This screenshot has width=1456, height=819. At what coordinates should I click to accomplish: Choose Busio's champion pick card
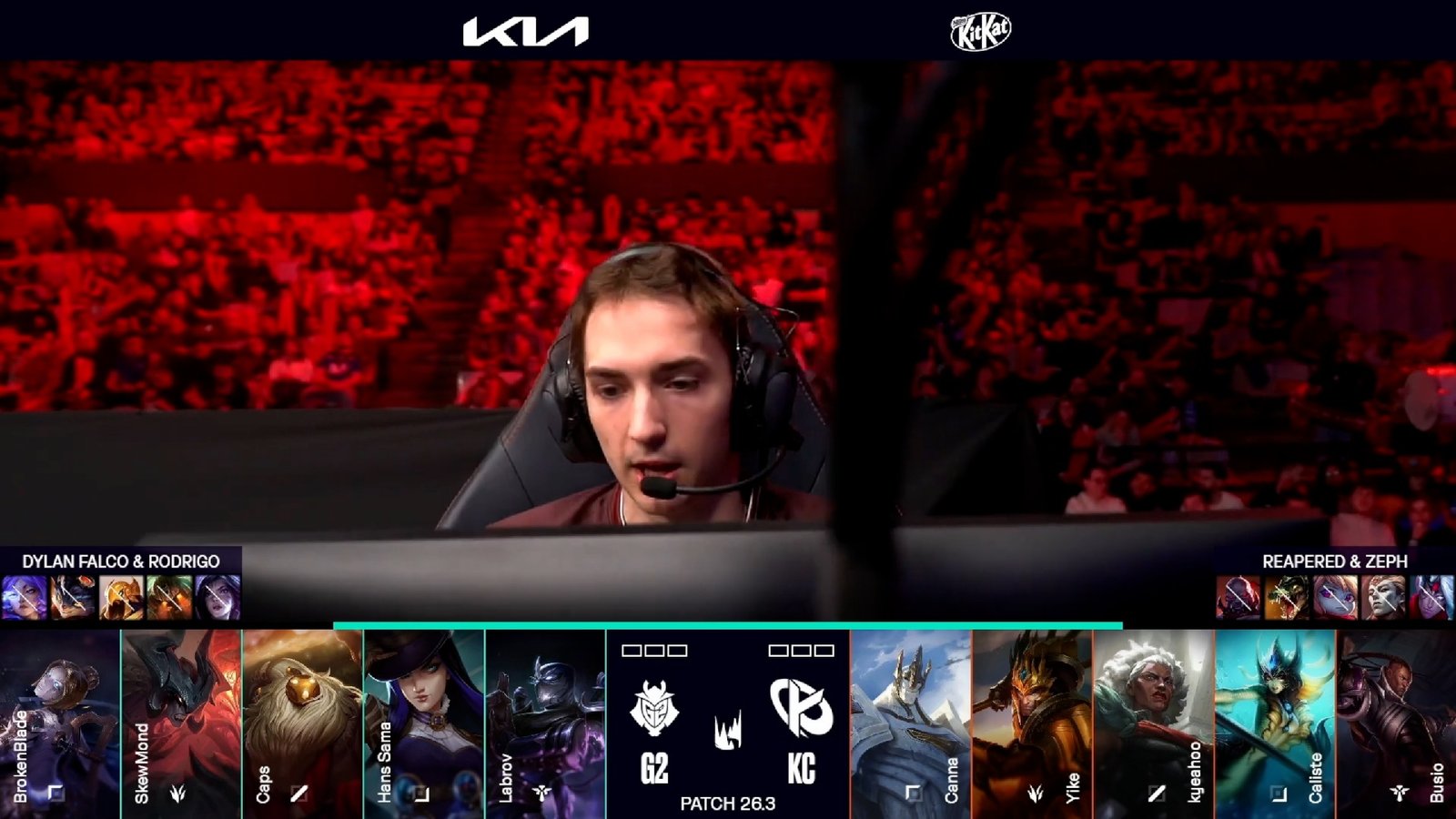coord(1396,723)
